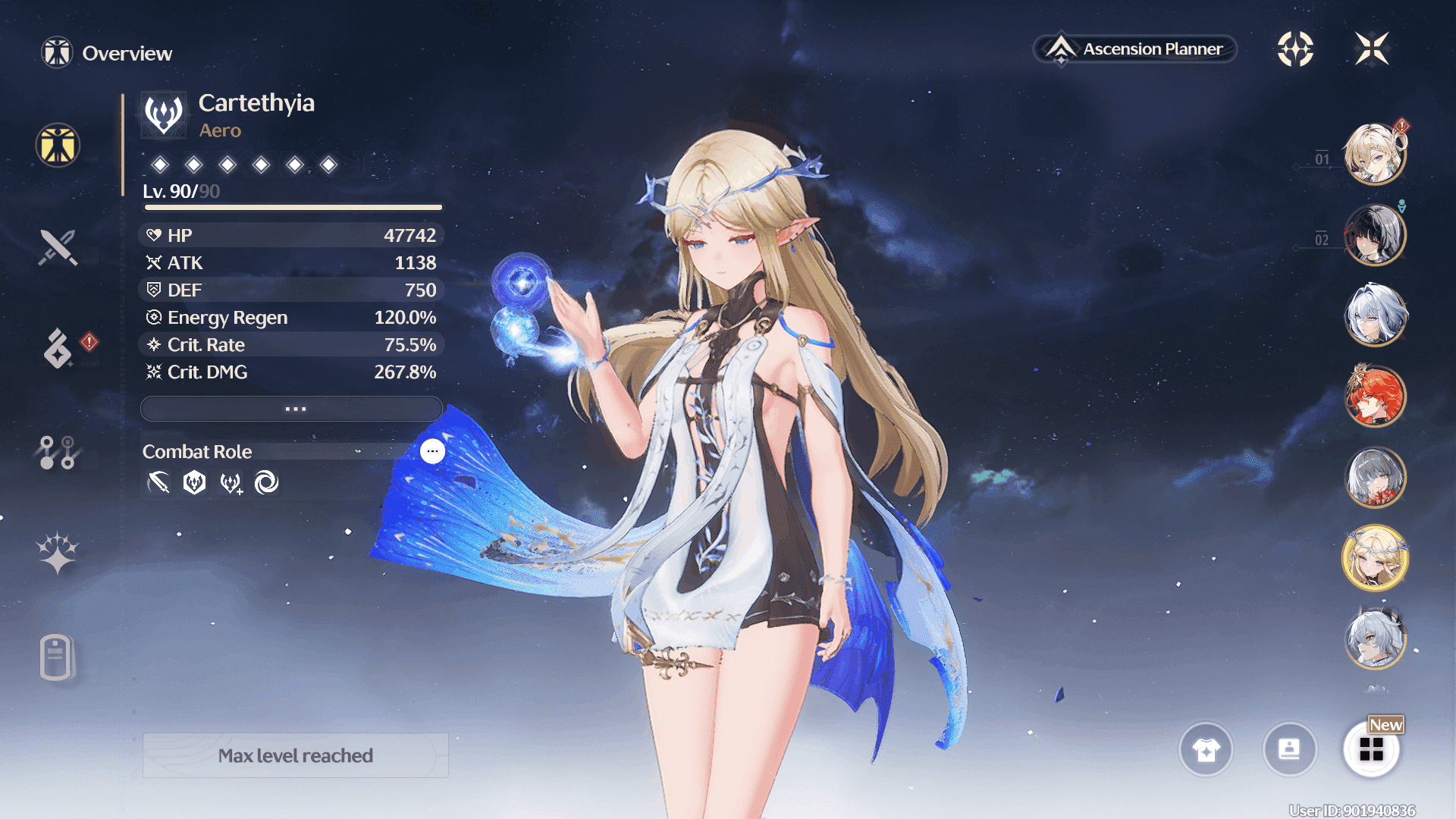Show Combat Role details bubble
The width and height of the screenshot is (1456, 819).
432,451
